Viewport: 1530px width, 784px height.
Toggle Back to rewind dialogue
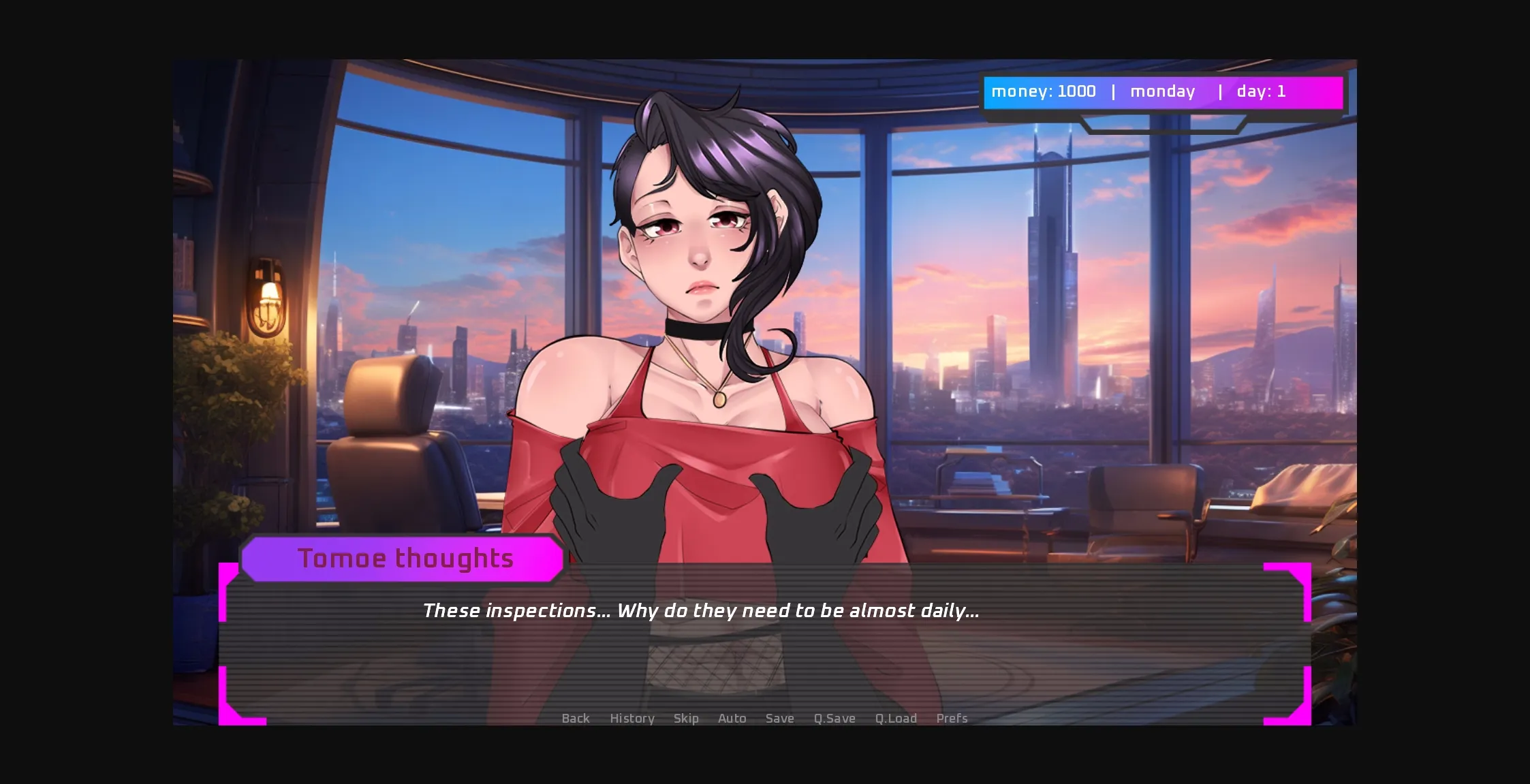pos(576,719)
